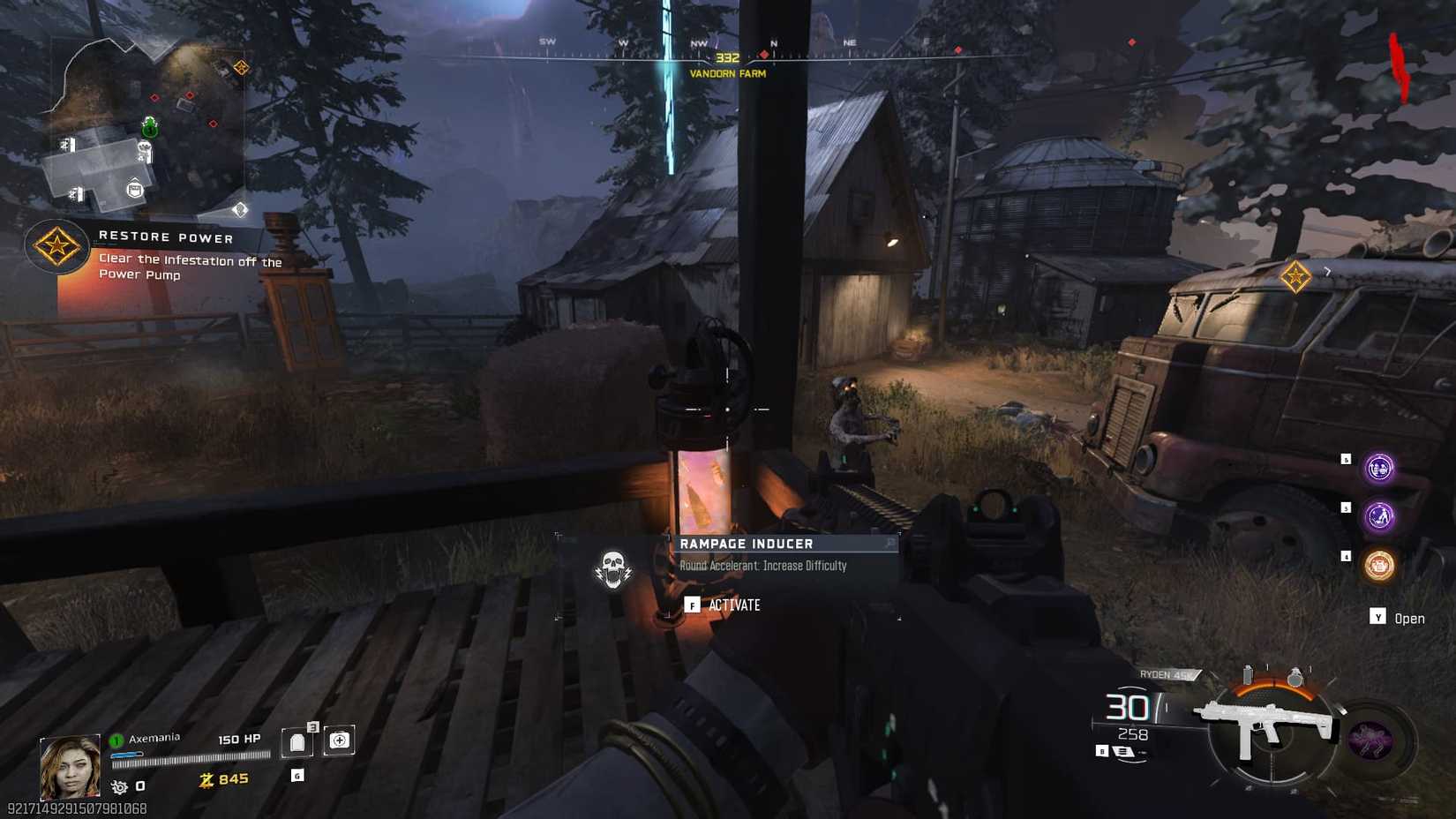Select the salvage gear icon showing 0

(x=120, y=787)
